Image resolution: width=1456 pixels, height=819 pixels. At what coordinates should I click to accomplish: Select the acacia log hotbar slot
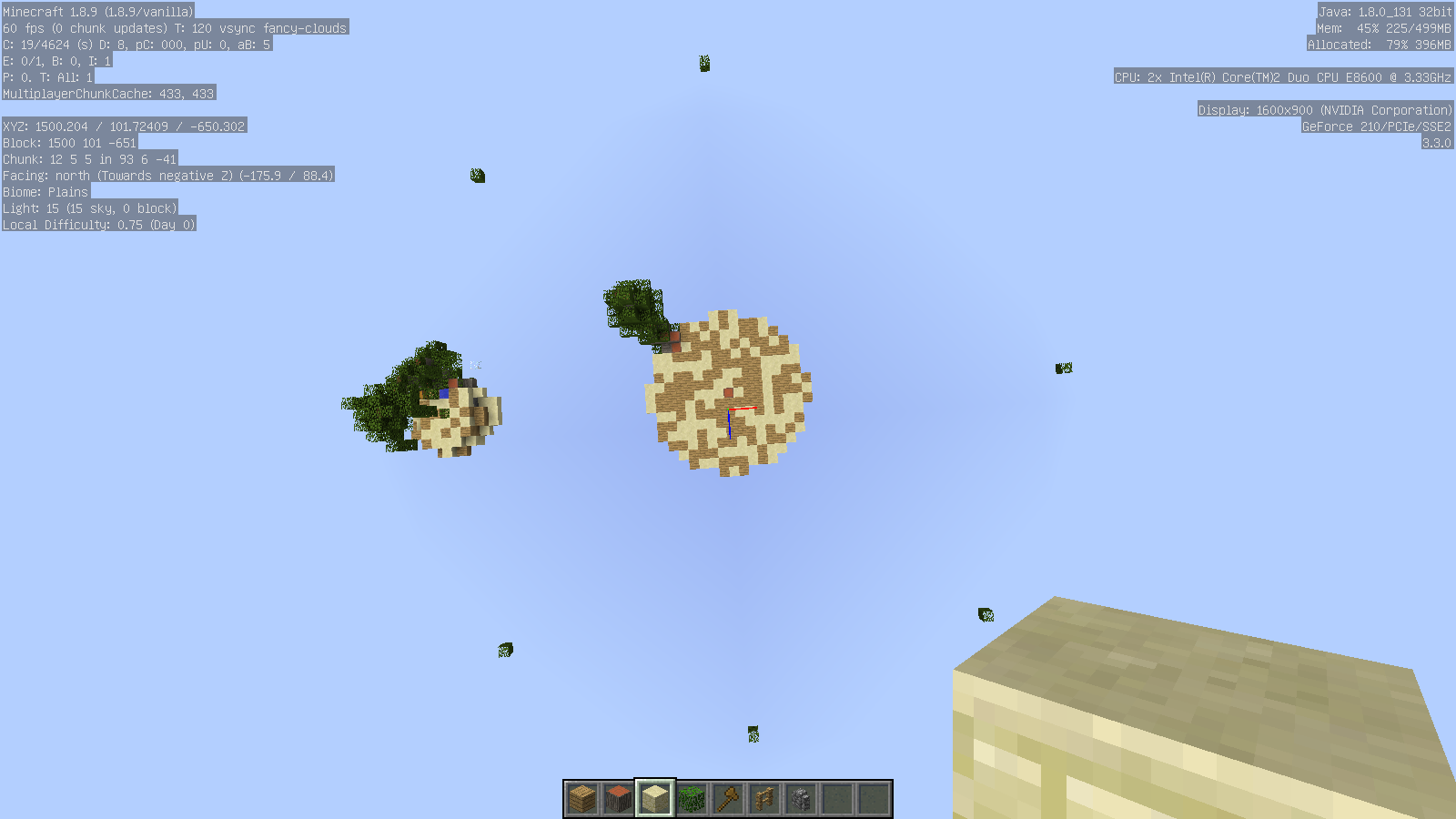[619, 799]
